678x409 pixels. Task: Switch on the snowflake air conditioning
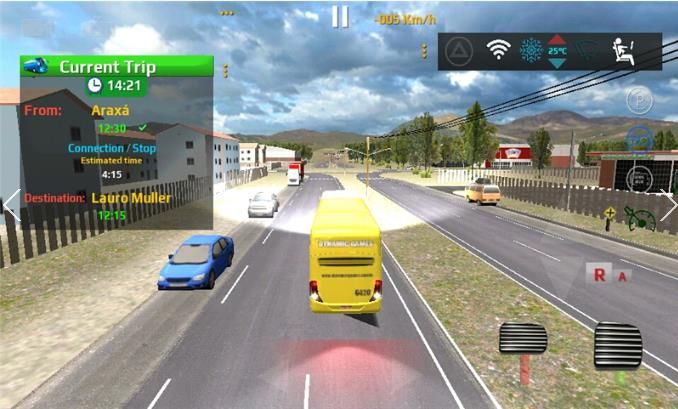pos(528,50)
